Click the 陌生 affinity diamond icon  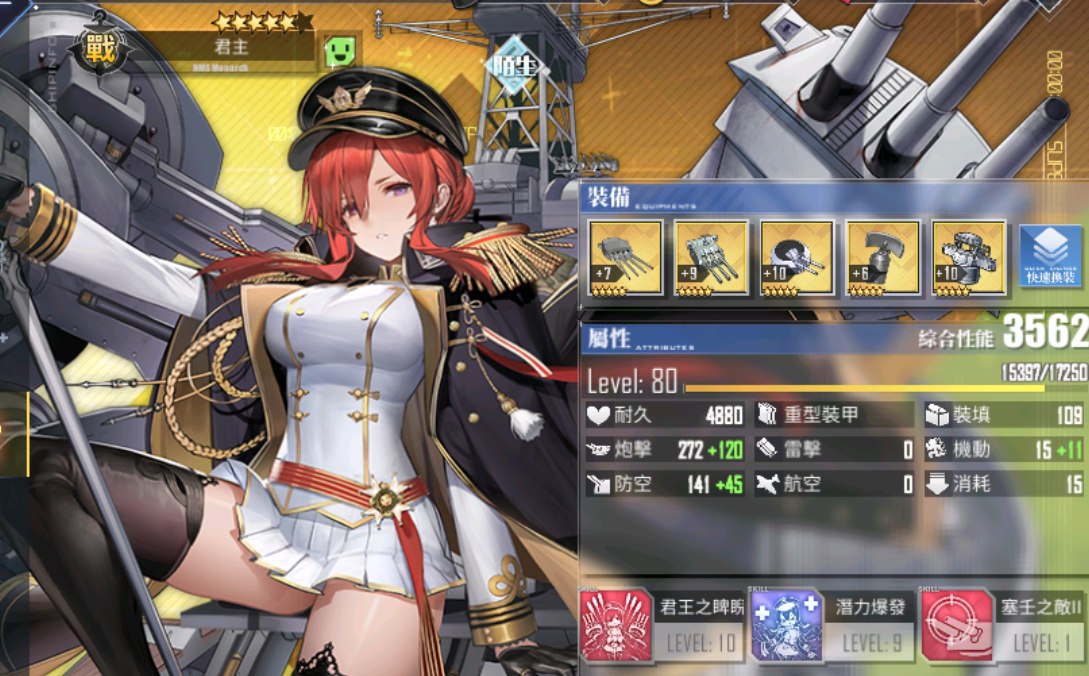coord(511,65)
